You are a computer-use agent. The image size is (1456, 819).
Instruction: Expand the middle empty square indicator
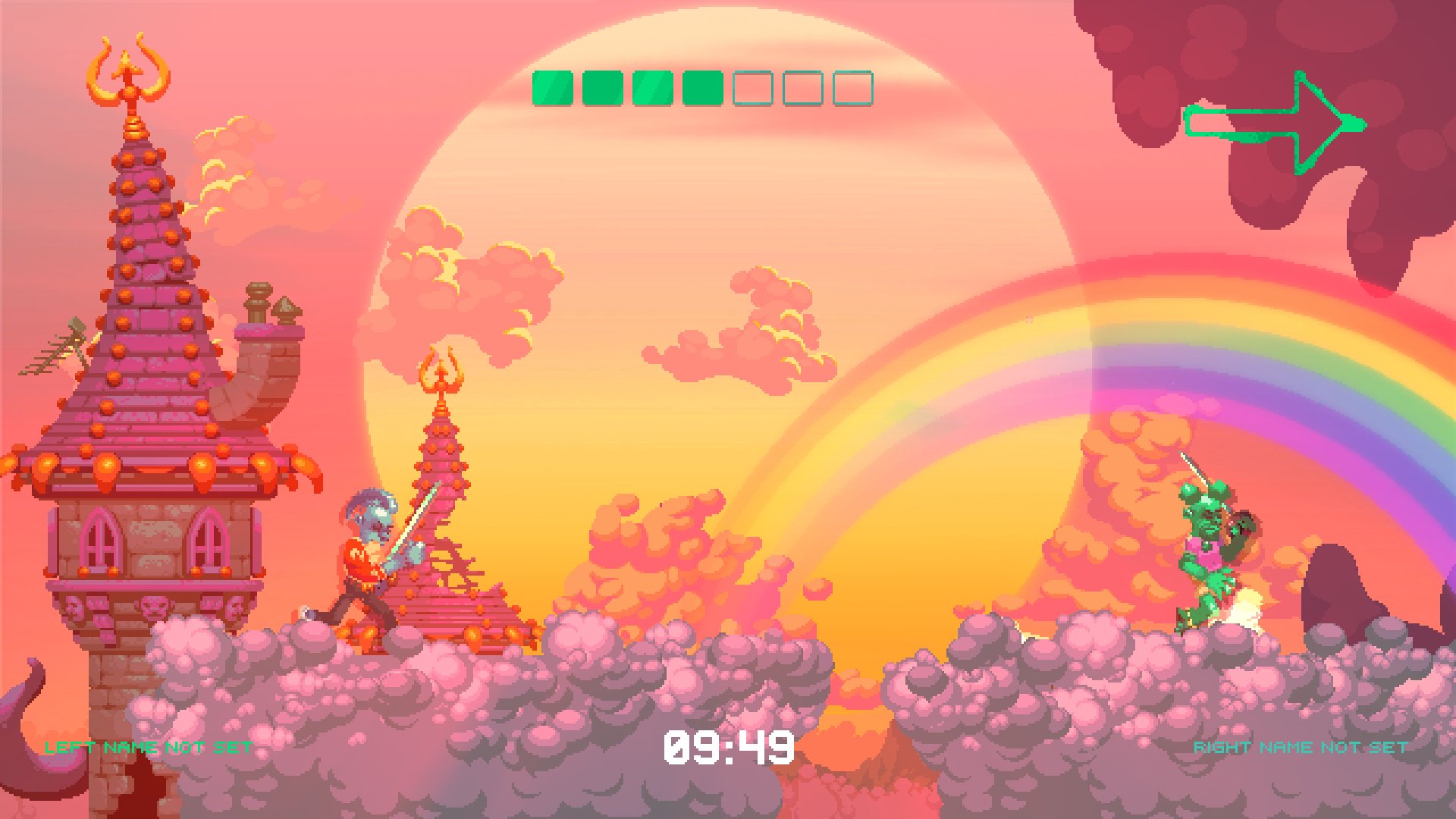tap(802, 86)
